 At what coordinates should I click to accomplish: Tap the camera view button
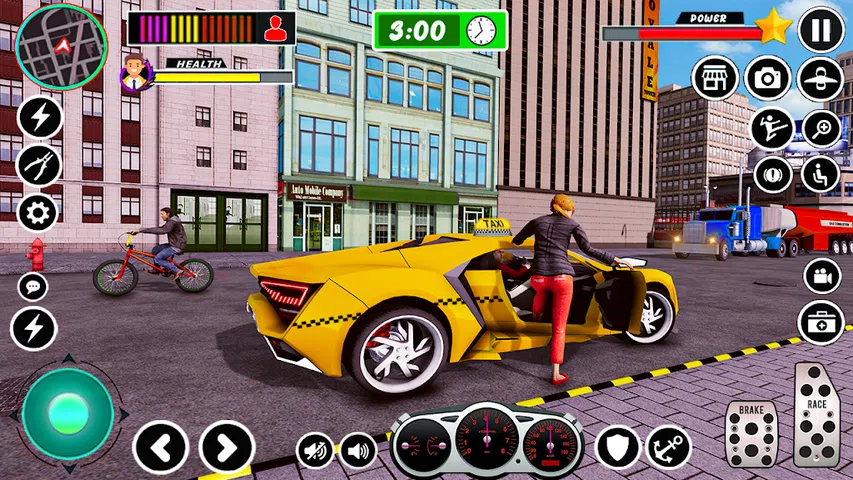tap(768, 78)
